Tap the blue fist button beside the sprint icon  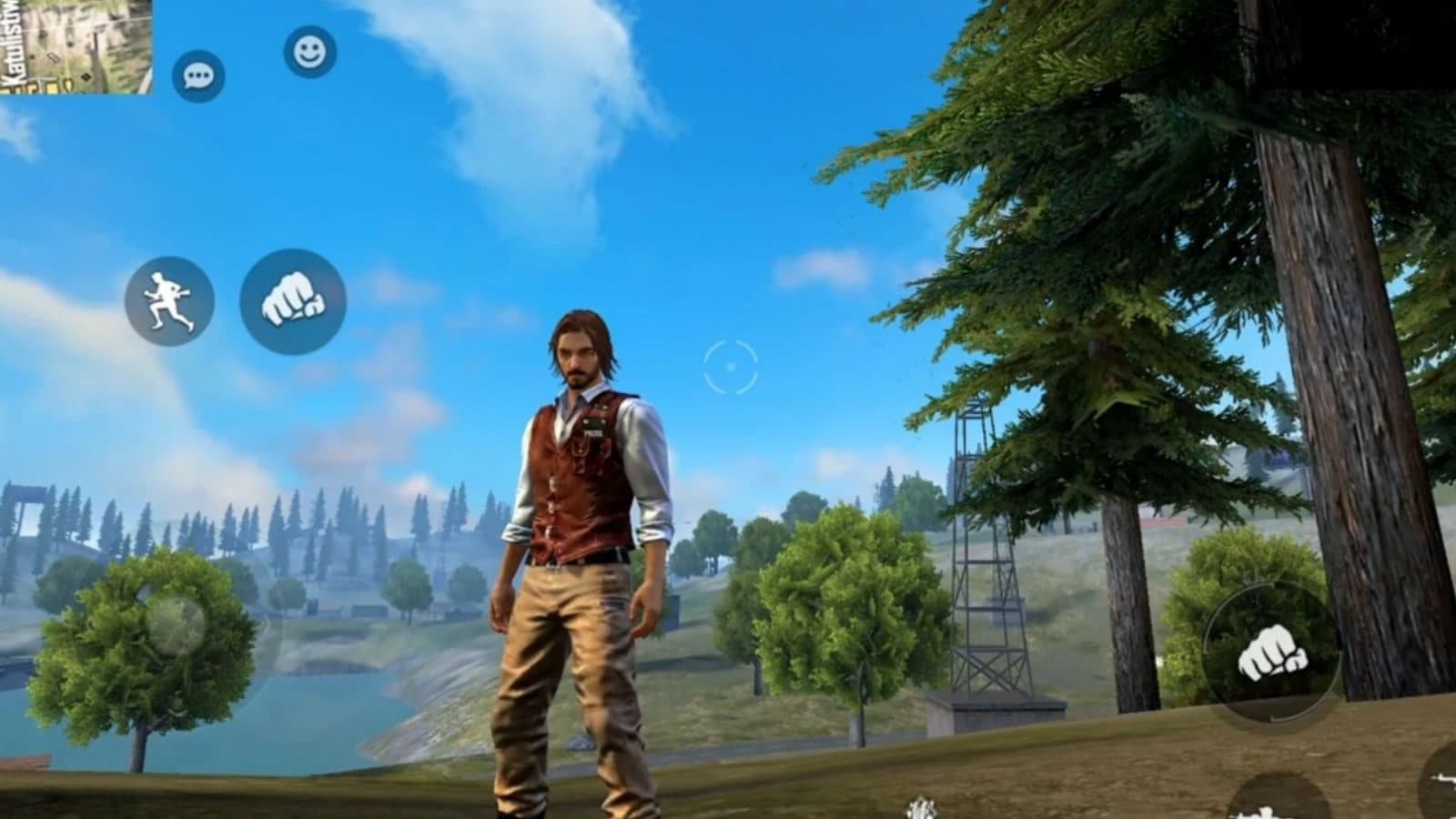coord(293,301)
